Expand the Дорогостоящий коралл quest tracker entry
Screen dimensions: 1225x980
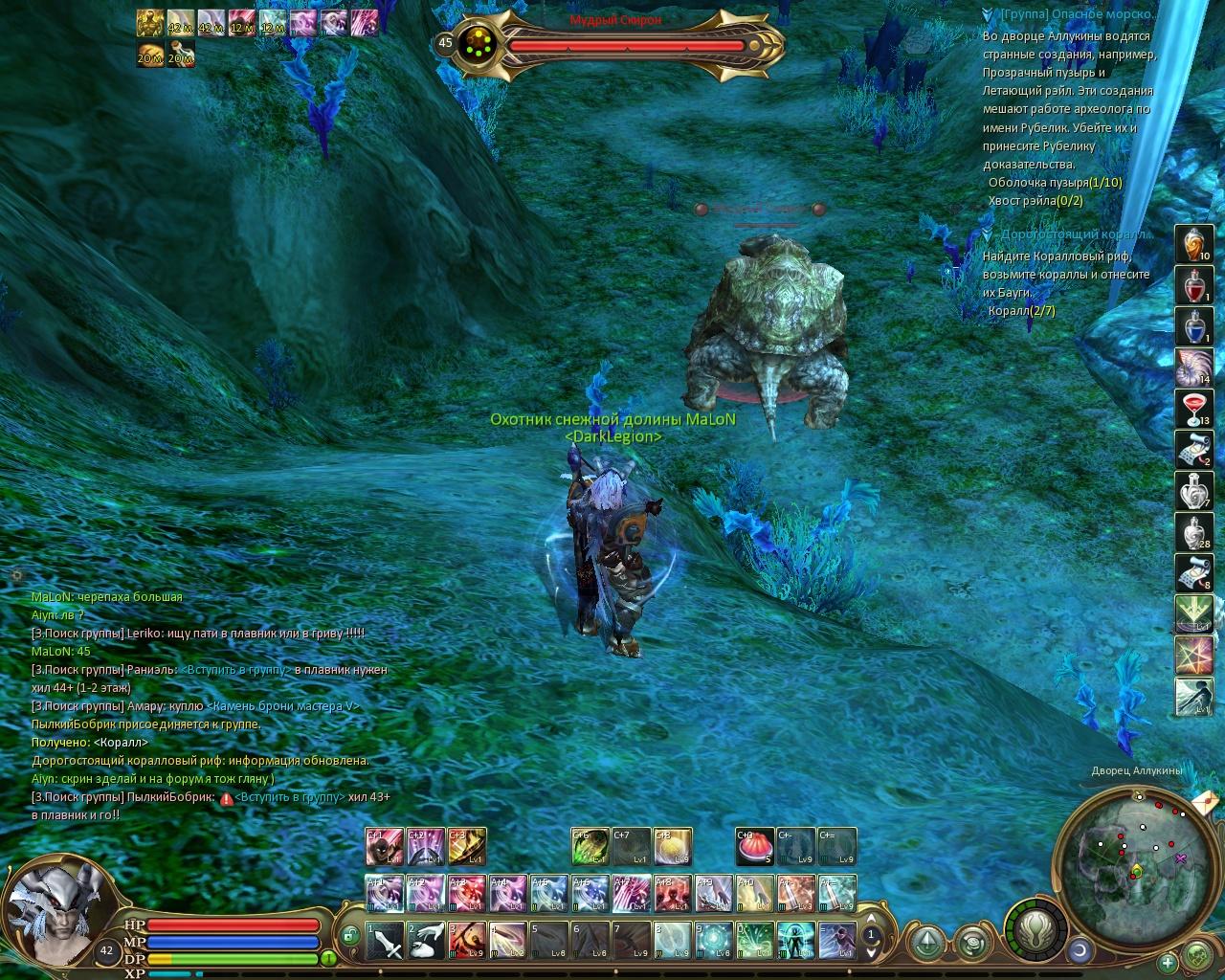(988, 234)
